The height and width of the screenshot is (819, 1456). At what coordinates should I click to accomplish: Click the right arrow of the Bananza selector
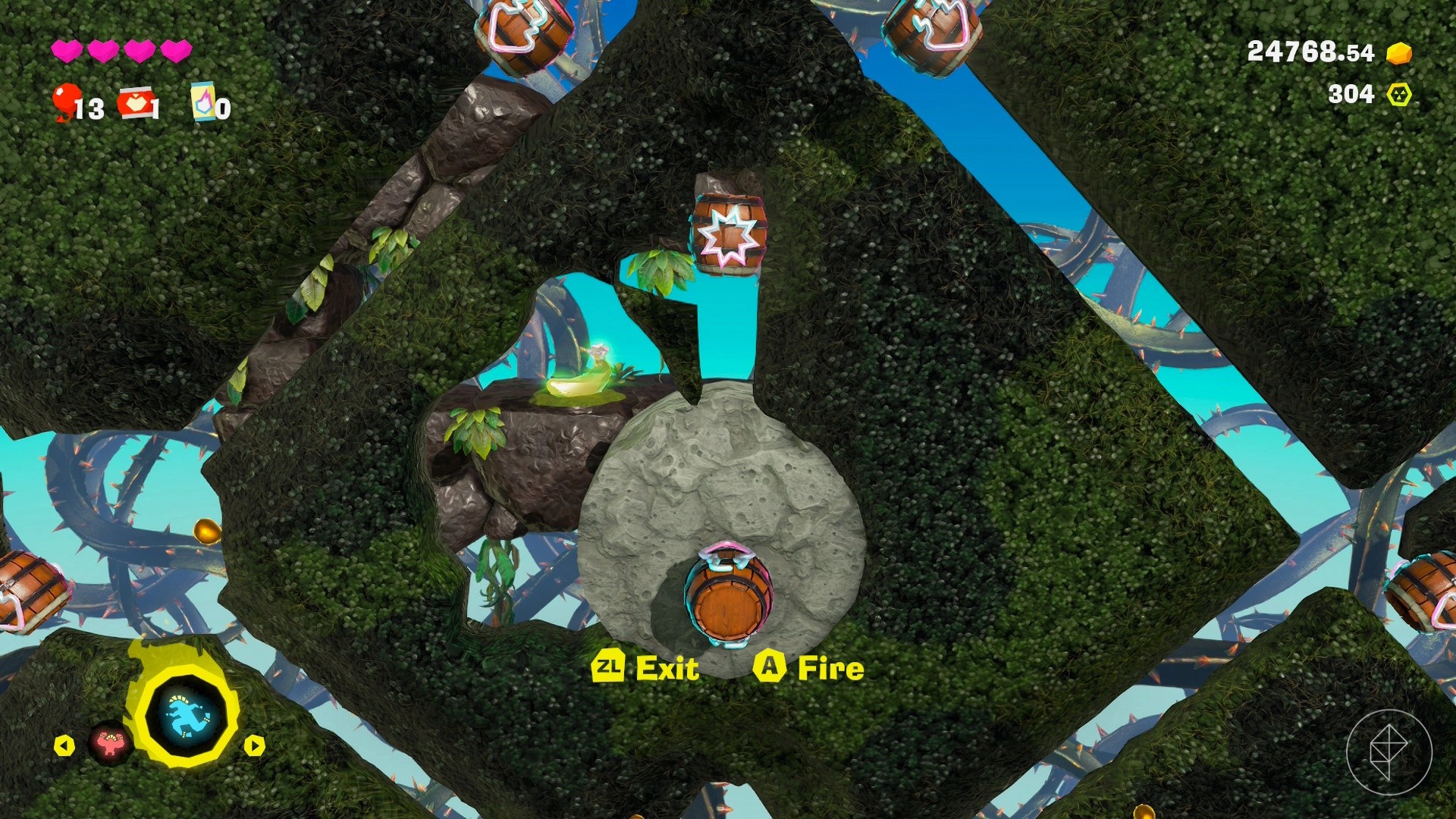pyautogui.click(x=254, y=746)
